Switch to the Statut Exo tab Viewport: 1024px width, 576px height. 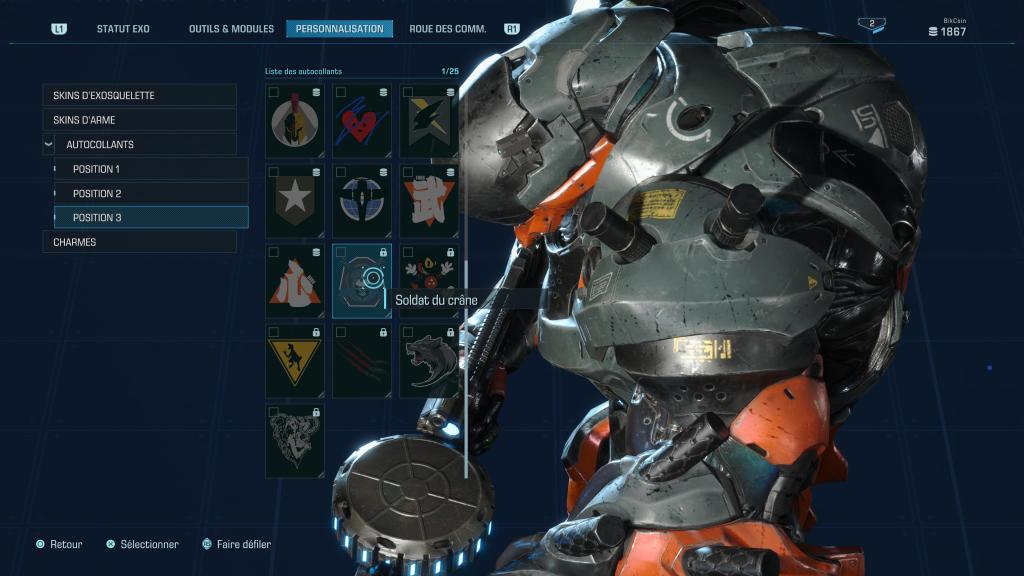pyautogui.click(x=123, y=29)
